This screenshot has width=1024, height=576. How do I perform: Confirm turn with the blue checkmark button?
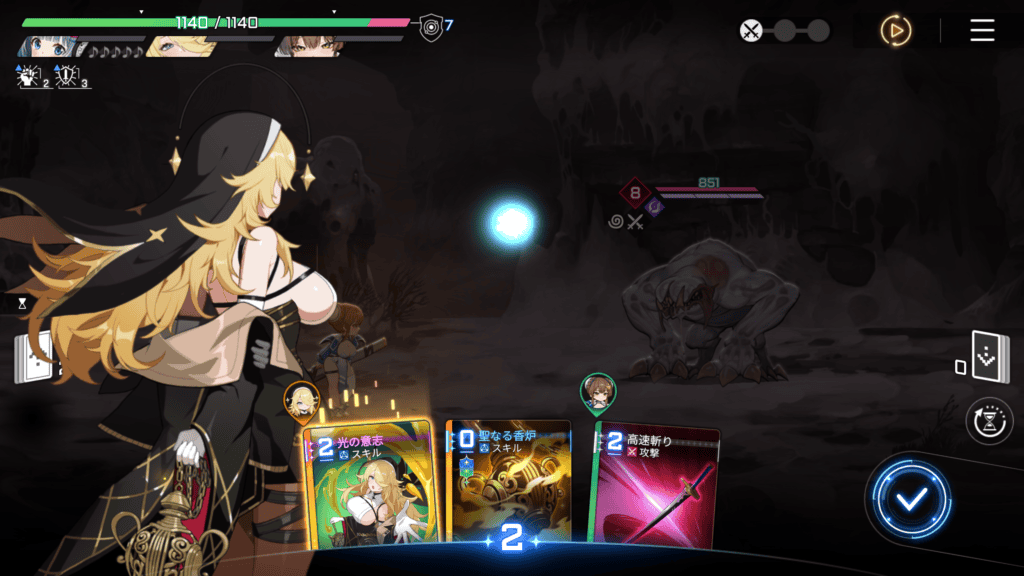click(909, 499)
